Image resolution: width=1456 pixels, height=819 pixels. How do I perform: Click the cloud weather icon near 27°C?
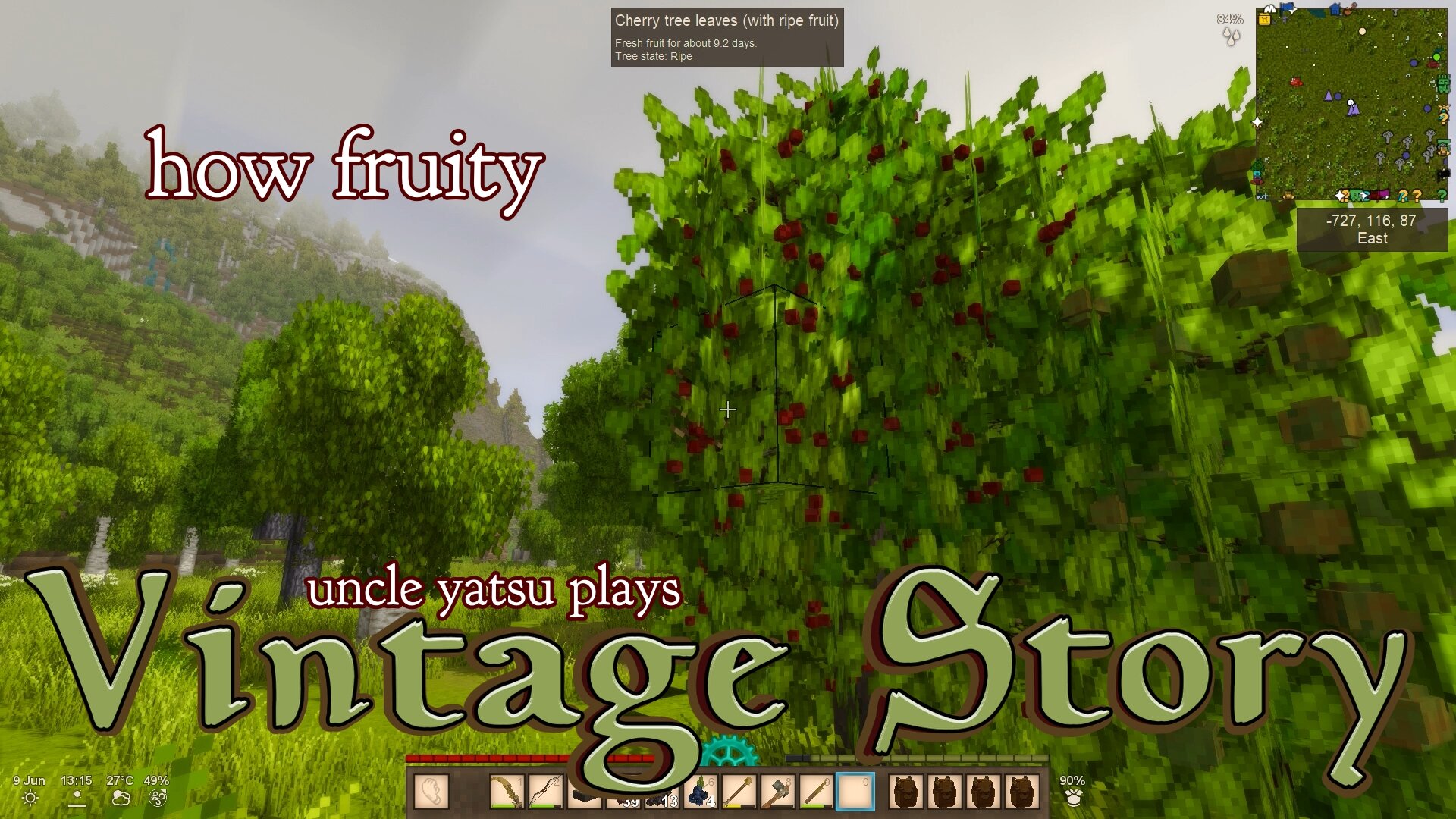click(x=121, y=799)
